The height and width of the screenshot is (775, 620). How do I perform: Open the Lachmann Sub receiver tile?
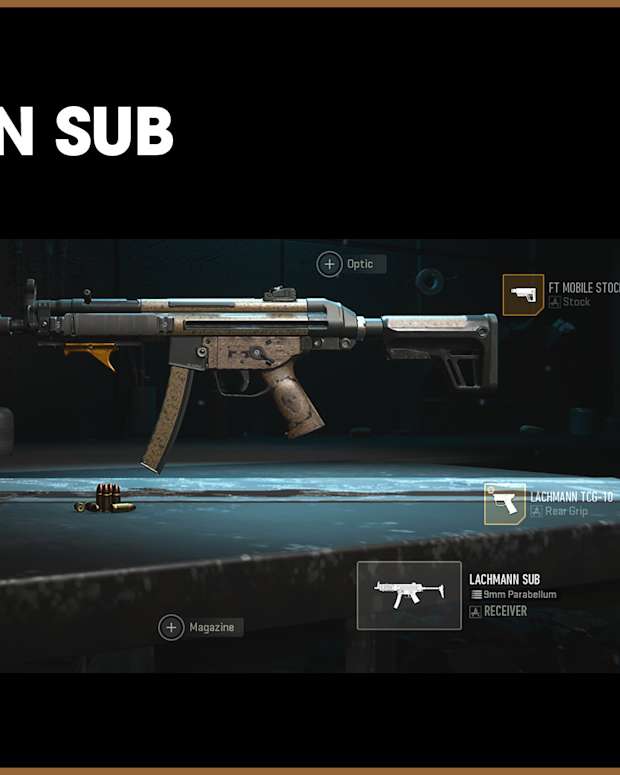point(409,595)
